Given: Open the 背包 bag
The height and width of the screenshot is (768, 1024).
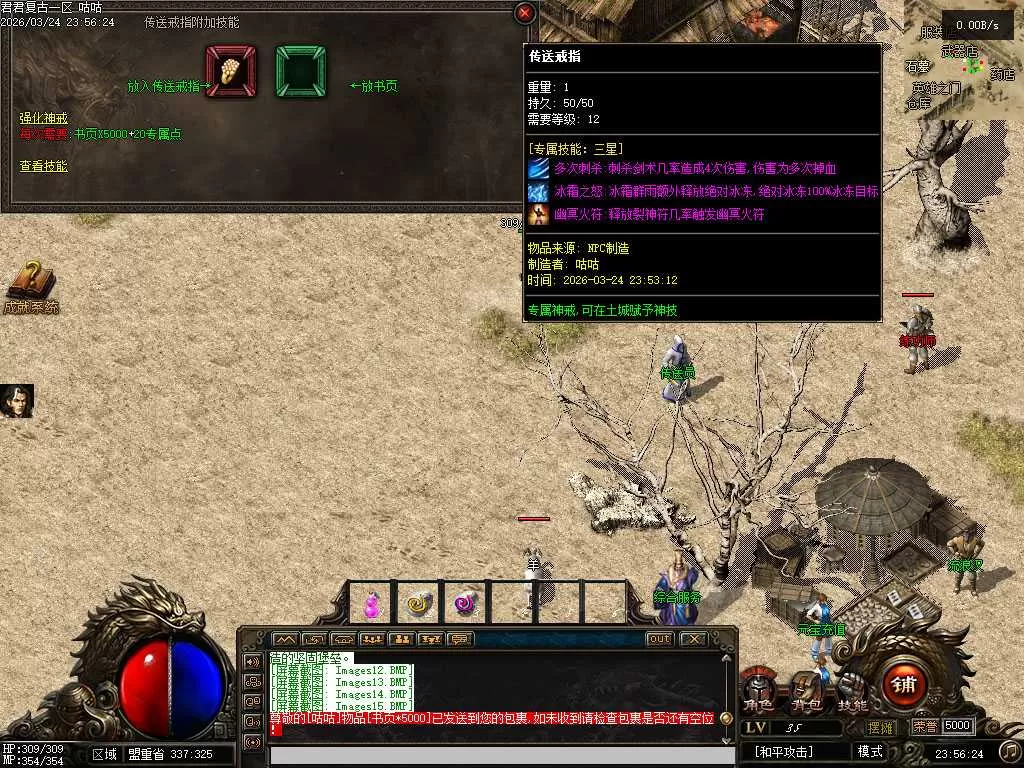Looking at the screenshot, I should tap(806, 689).
